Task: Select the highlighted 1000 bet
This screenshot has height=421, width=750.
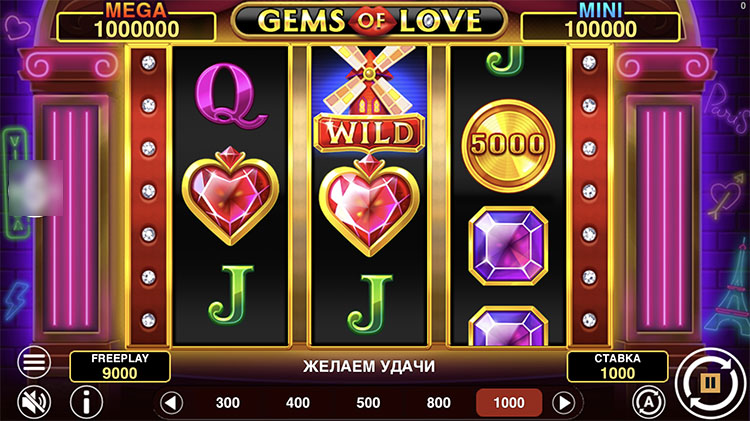Action: point(508,403)
